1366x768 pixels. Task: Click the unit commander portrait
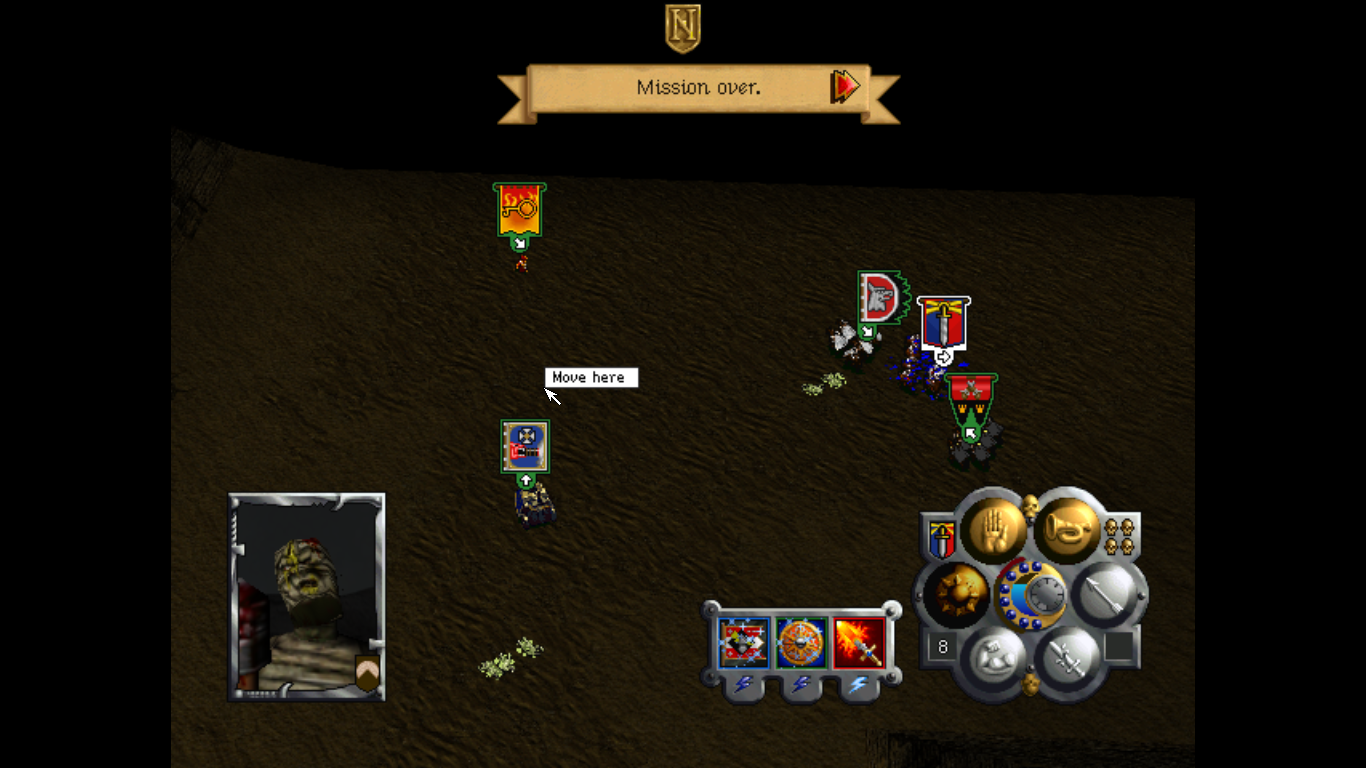[x=306, y=596]
